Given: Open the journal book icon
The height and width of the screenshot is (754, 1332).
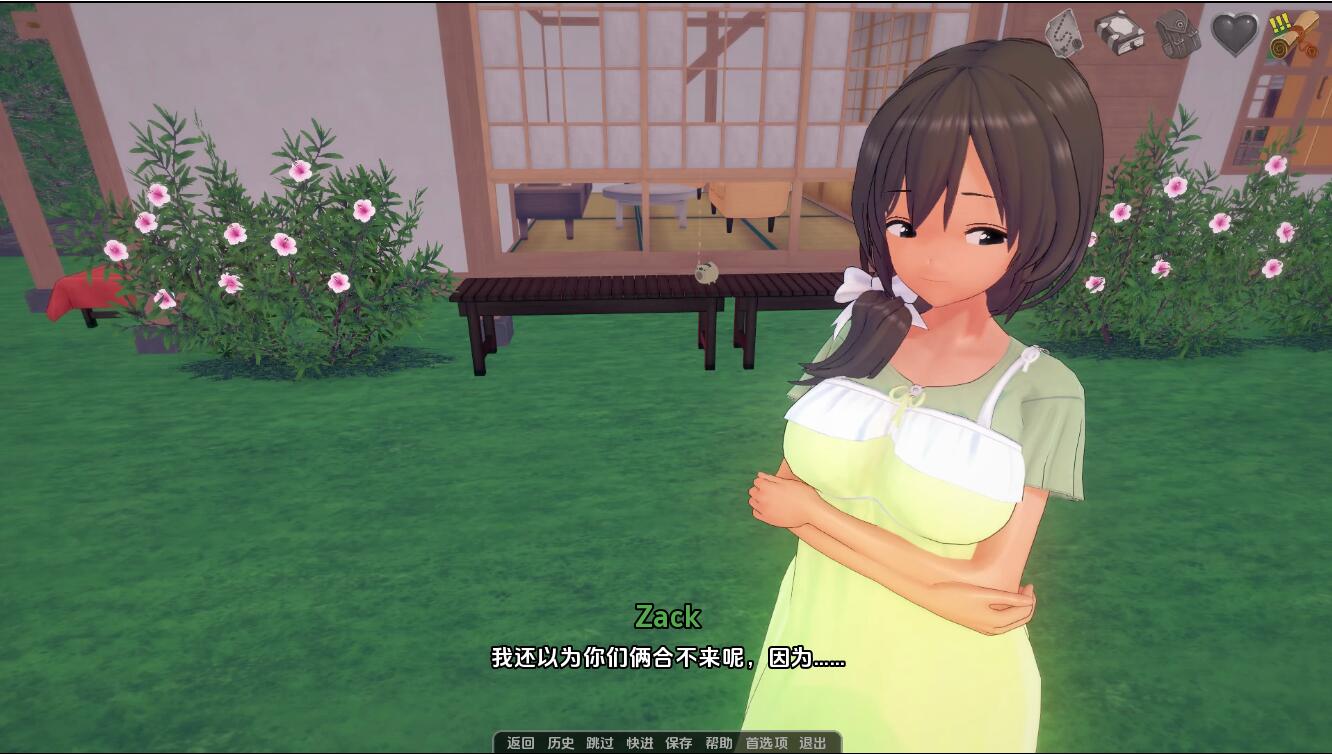Looking at the screenshot, I should point(1122,32).
